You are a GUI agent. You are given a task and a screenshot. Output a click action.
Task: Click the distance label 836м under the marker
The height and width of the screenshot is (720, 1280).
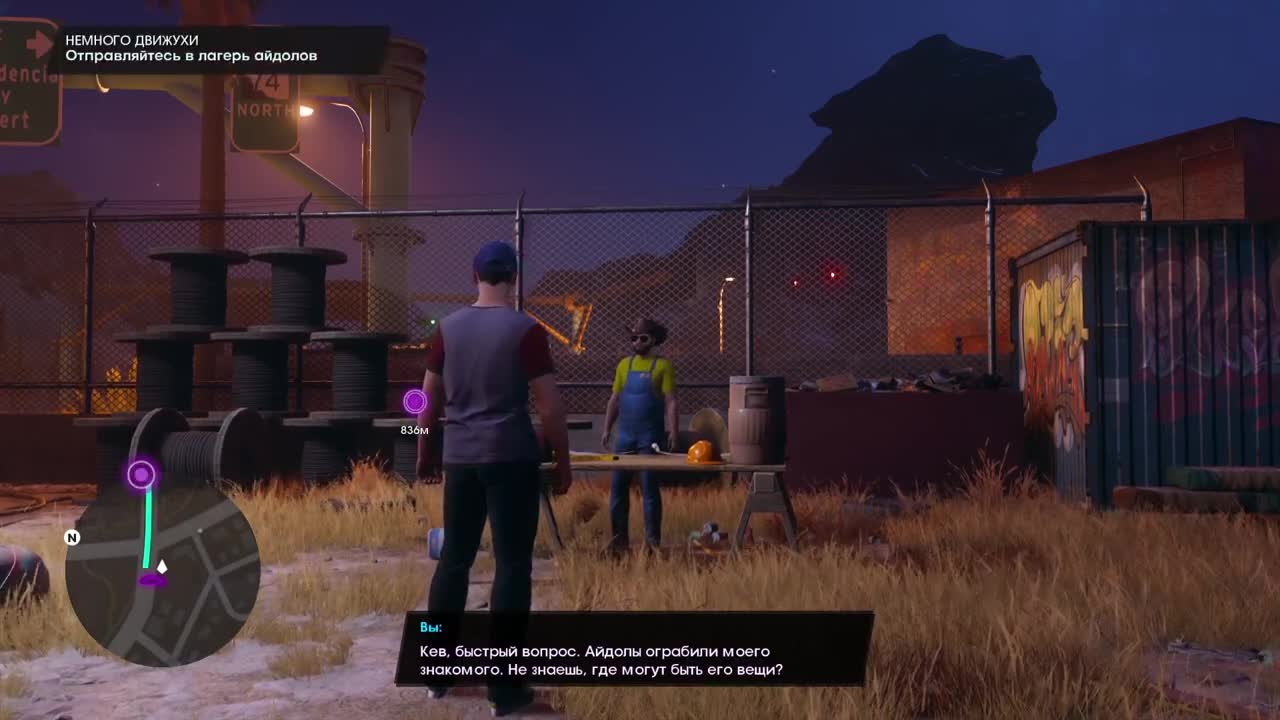(415, 428)
